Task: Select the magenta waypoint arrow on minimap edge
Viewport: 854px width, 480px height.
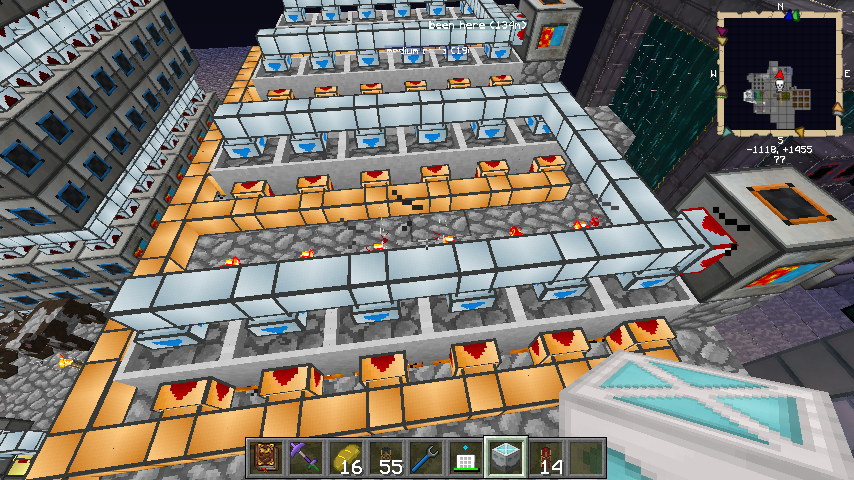Action: pos(723,32)
